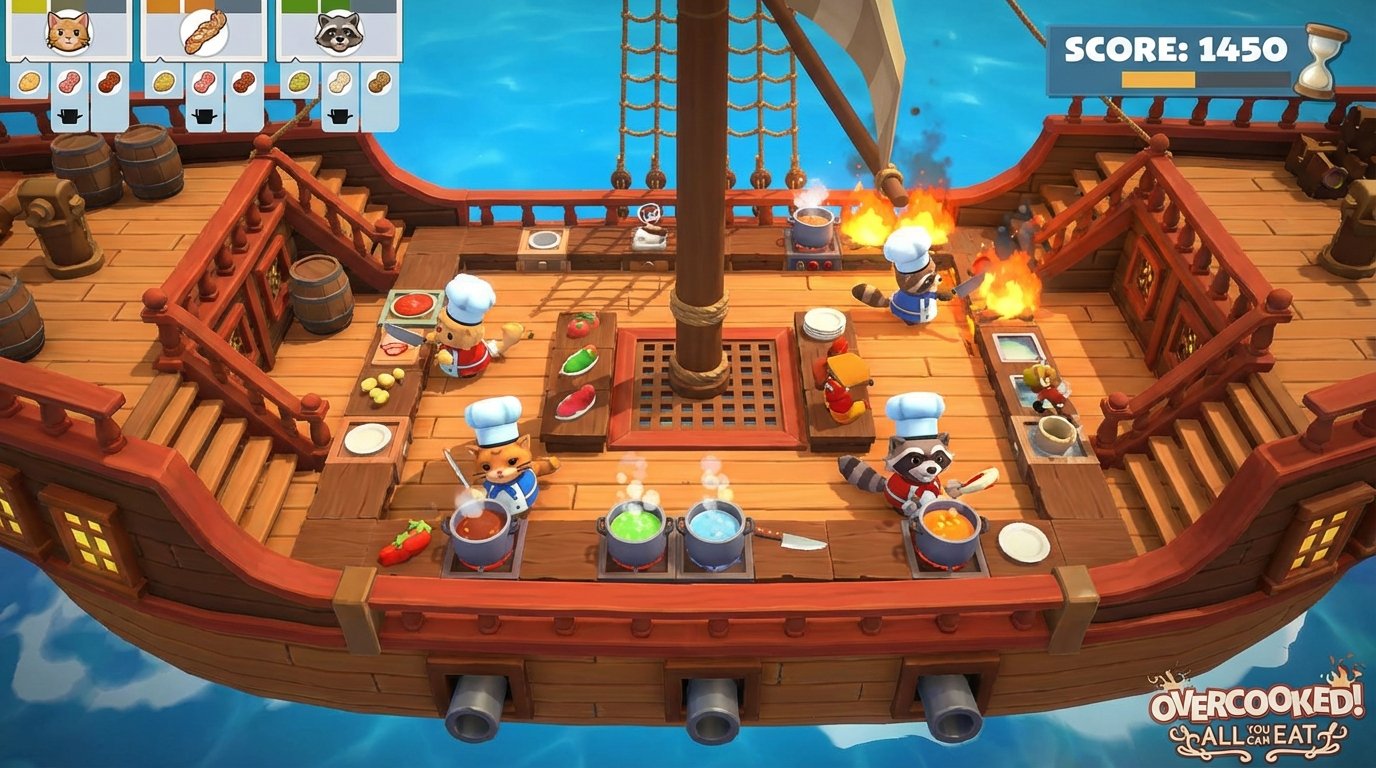Click the chopped green pepper icon on raccoon's ticket
Viewport: 1376px width, 768px height.
[300, 83]
